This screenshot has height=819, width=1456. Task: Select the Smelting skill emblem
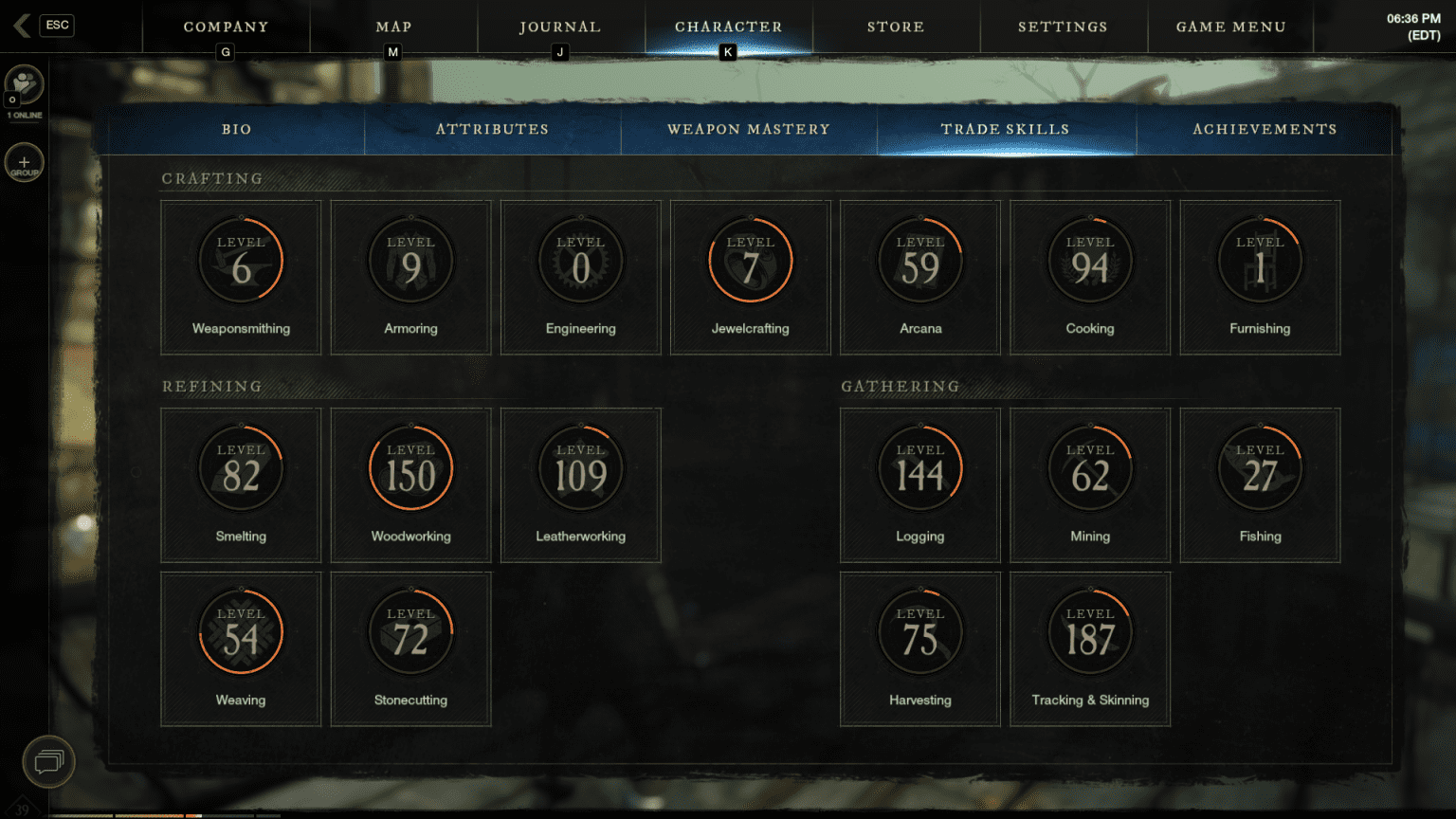[x=240, y=466]
